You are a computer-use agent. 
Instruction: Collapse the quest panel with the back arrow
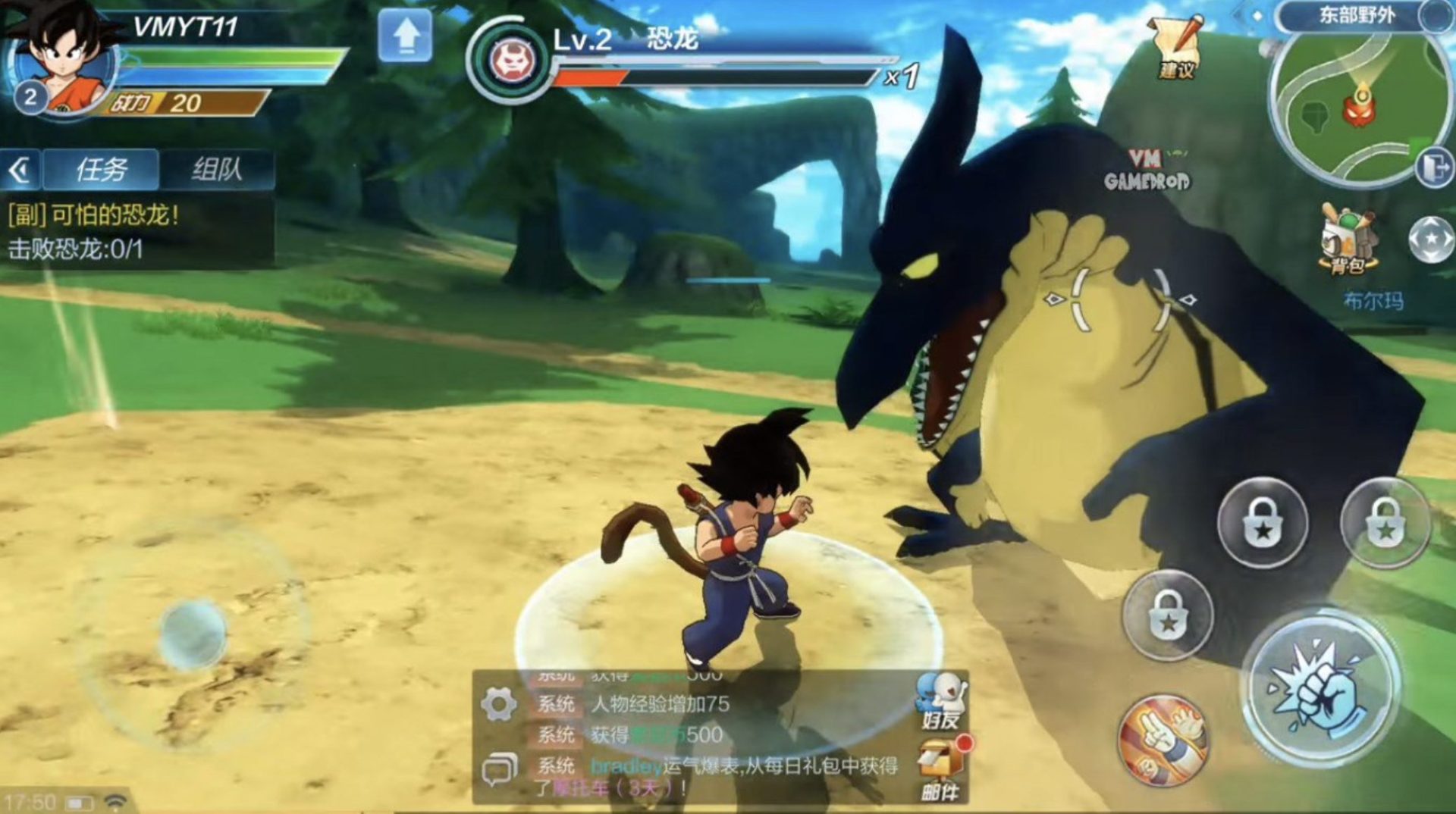[x=20, y=170]
